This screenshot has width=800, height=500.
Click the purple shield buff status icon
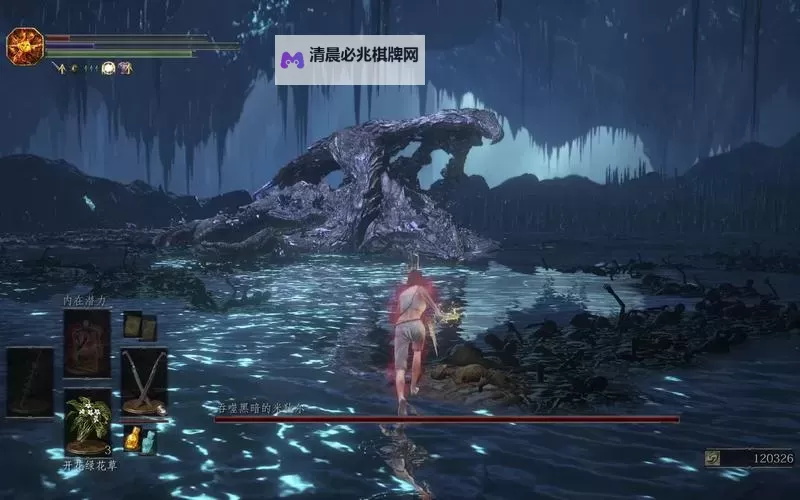pyautogui.click(x=126, y=68)
